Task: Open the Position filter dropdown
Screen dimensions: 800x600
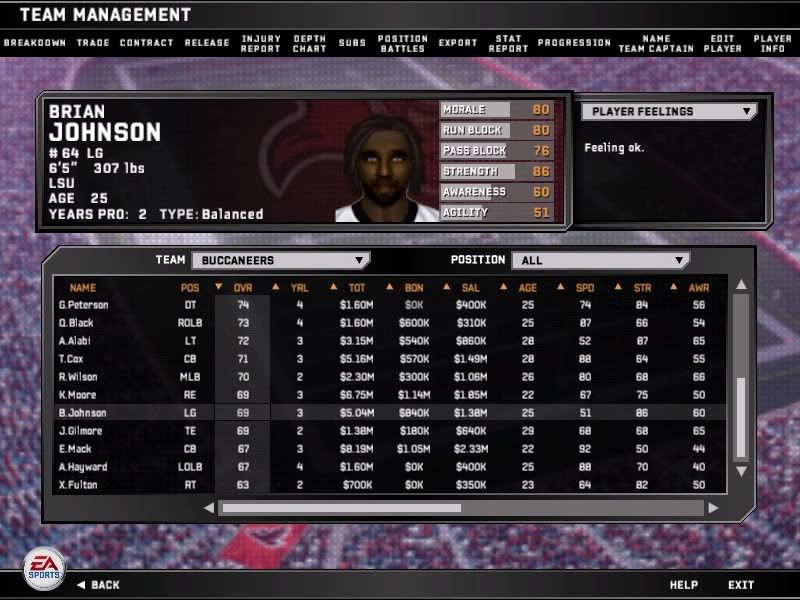Action: coord(600,260)
